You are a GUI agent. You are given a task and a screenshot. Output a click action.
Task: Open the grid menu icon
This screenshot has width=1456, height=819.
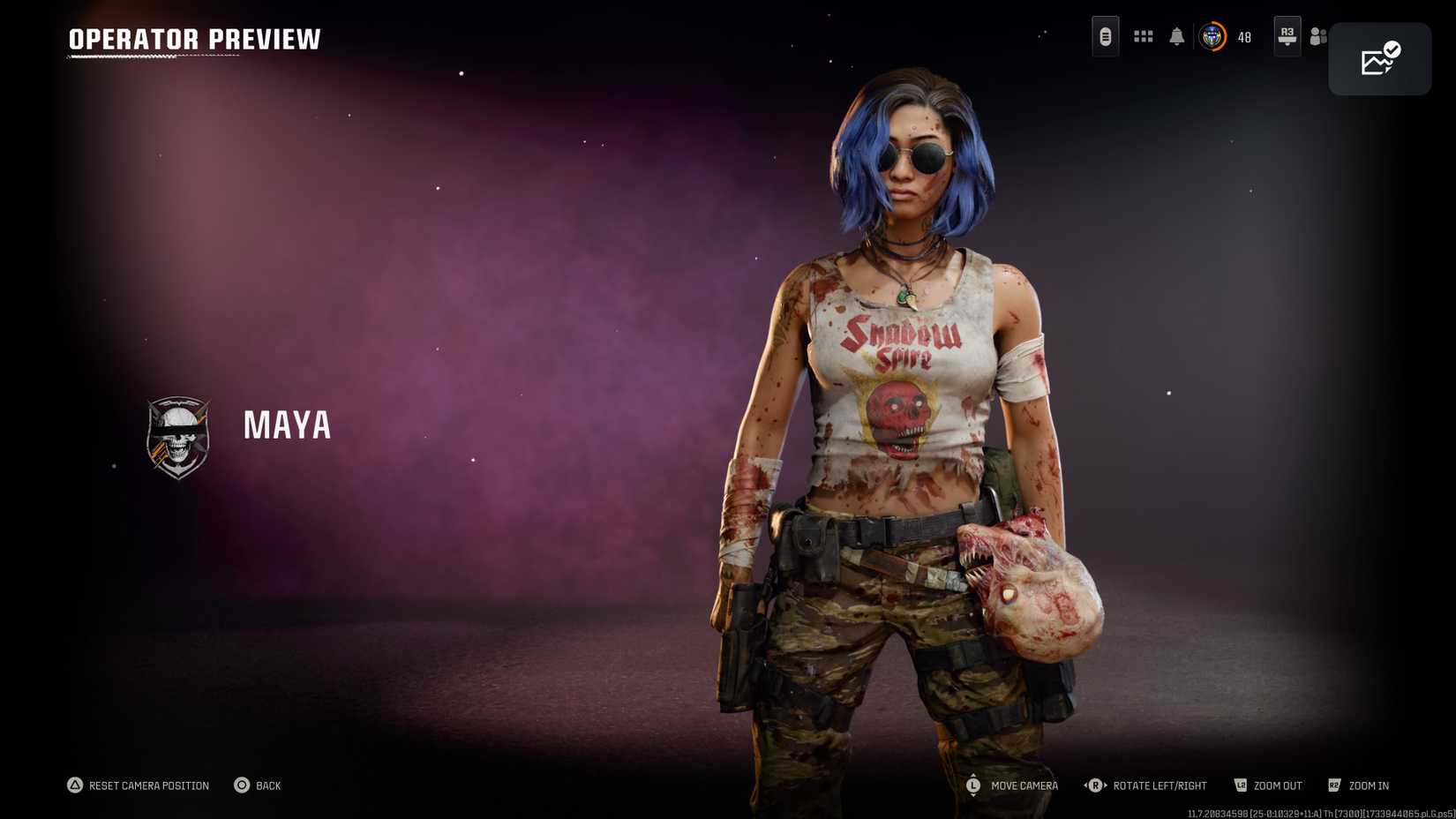click(x=1143, y=37)
